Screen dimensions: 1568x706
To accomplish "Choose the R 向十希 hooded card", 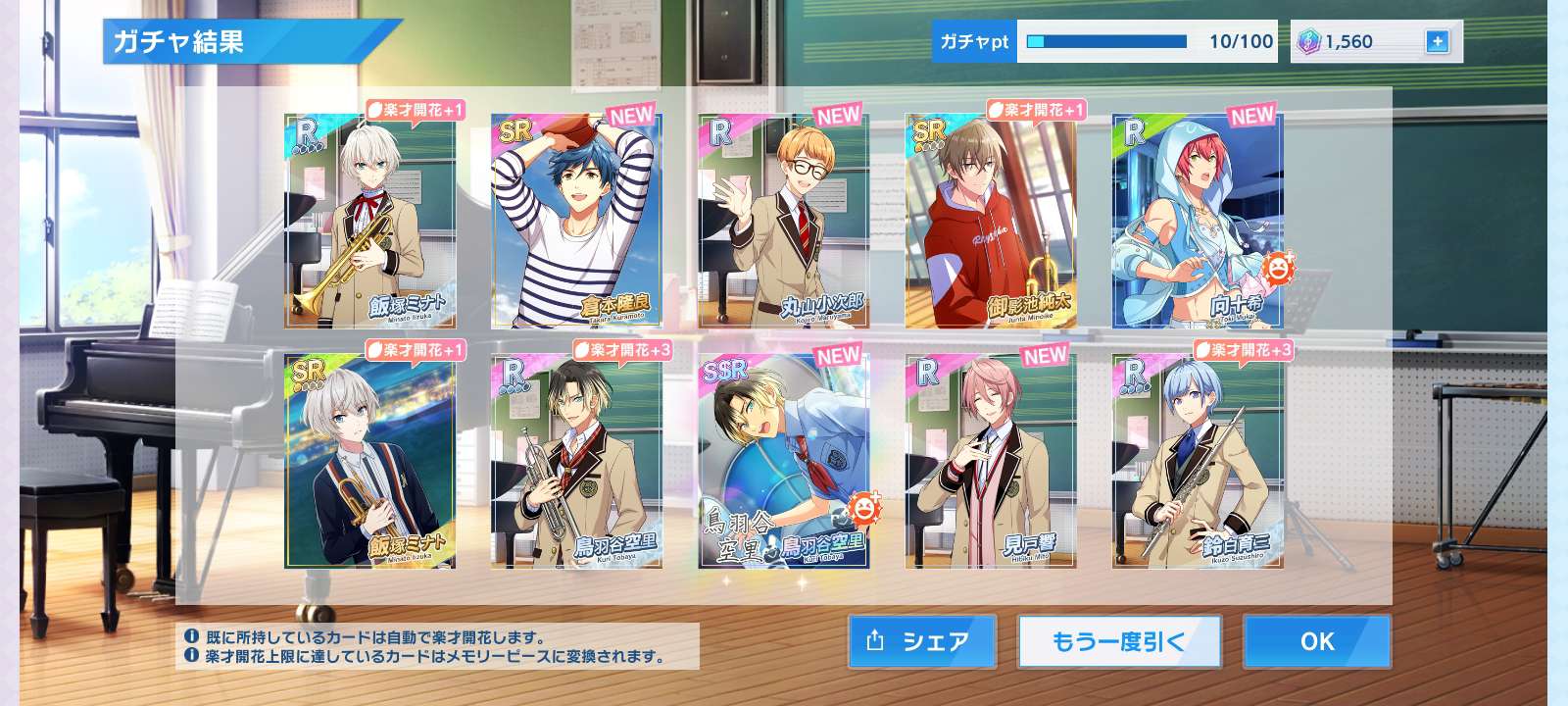I will 1197,221.
